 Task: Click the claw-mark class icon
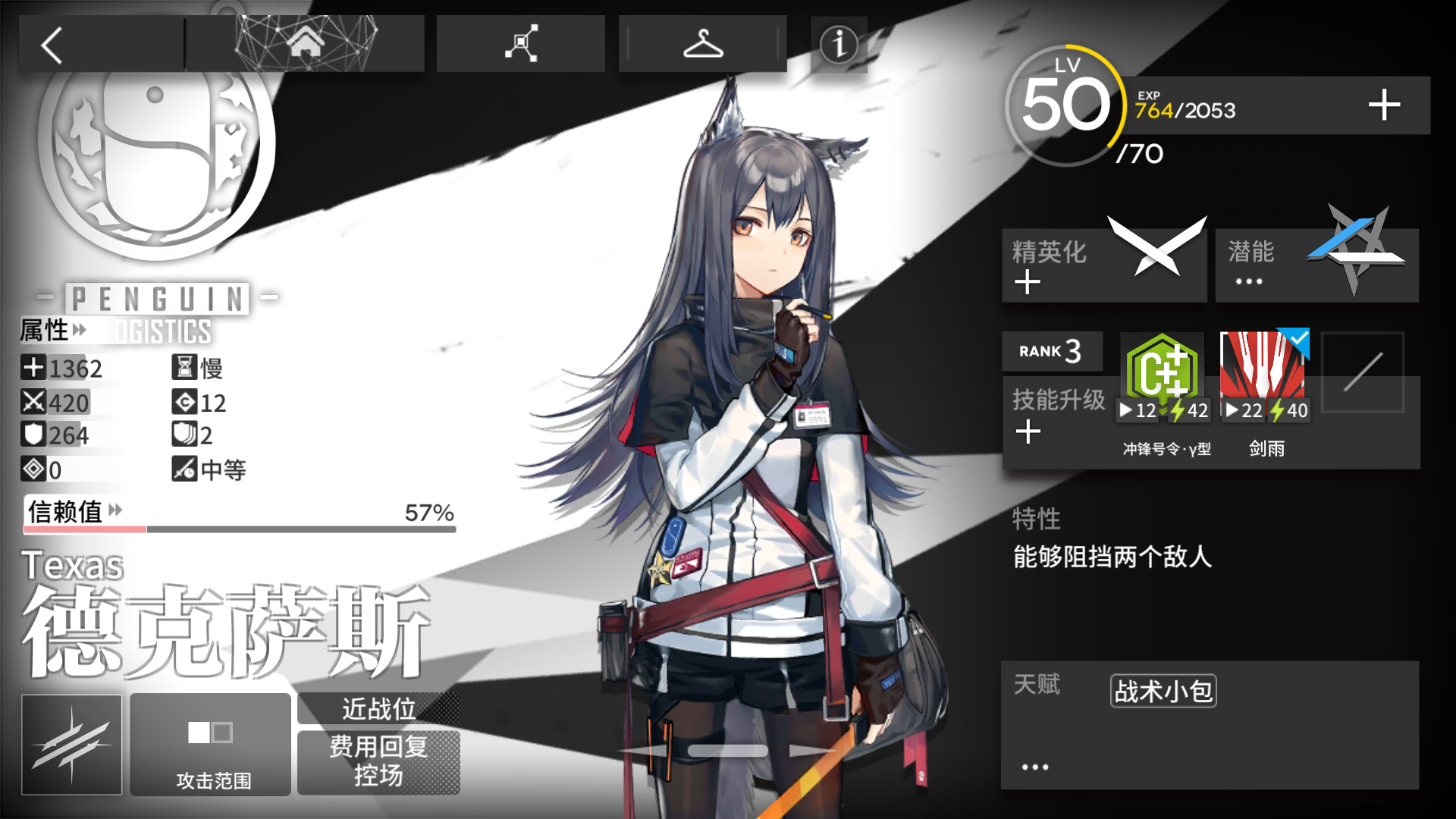pos(72,745)
